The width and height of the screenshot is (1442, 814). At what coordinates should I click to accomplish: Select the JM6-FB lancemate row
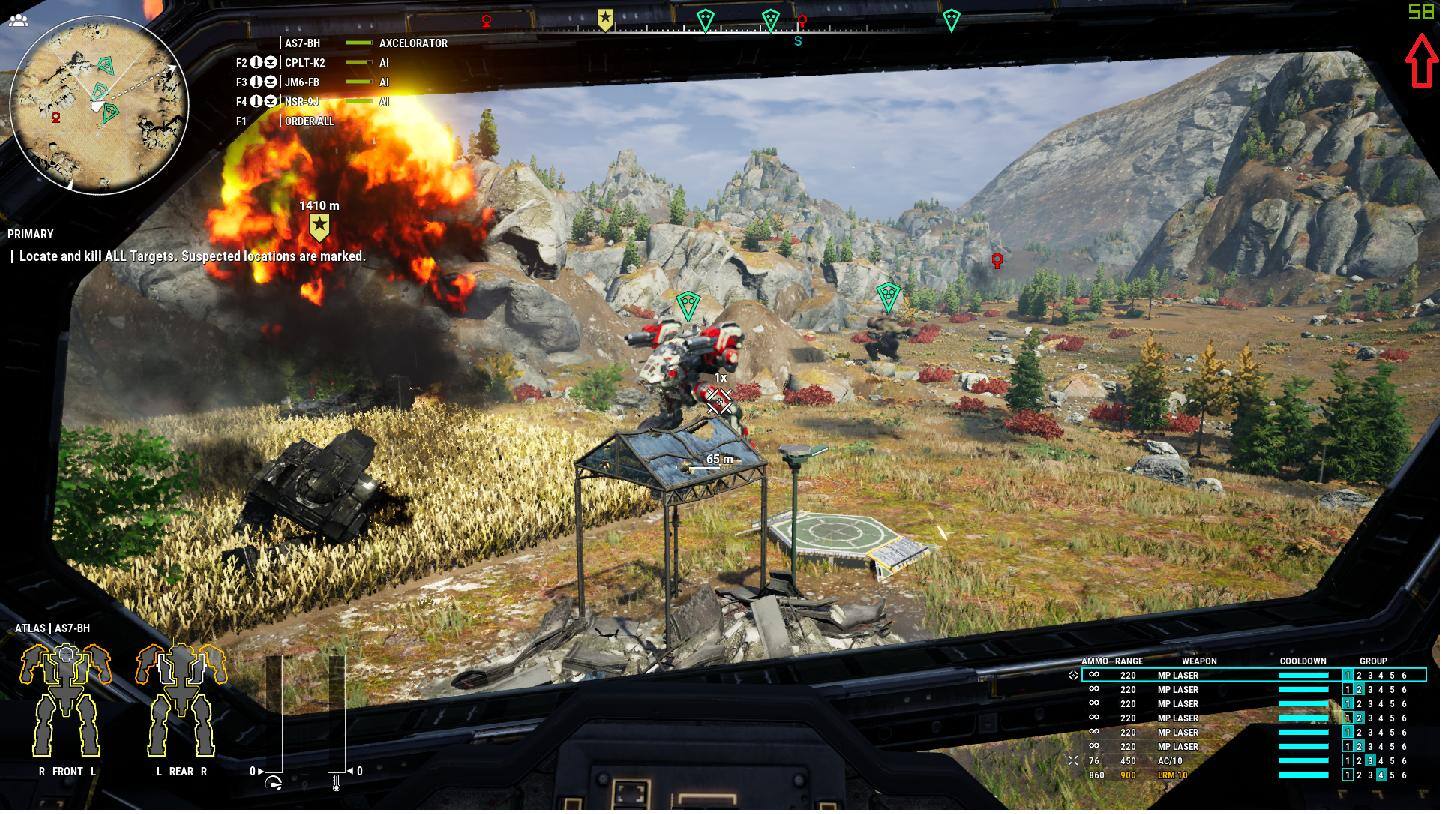click(303, 82)
